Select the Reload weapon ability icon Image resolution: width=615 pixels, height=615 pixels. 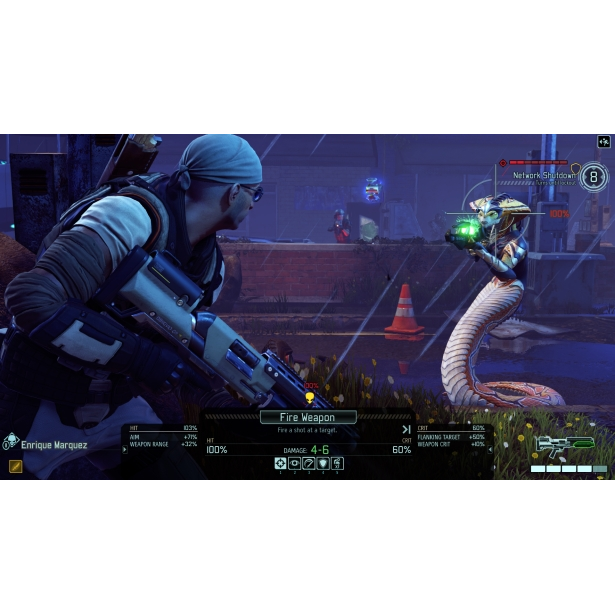click(338, 464)
